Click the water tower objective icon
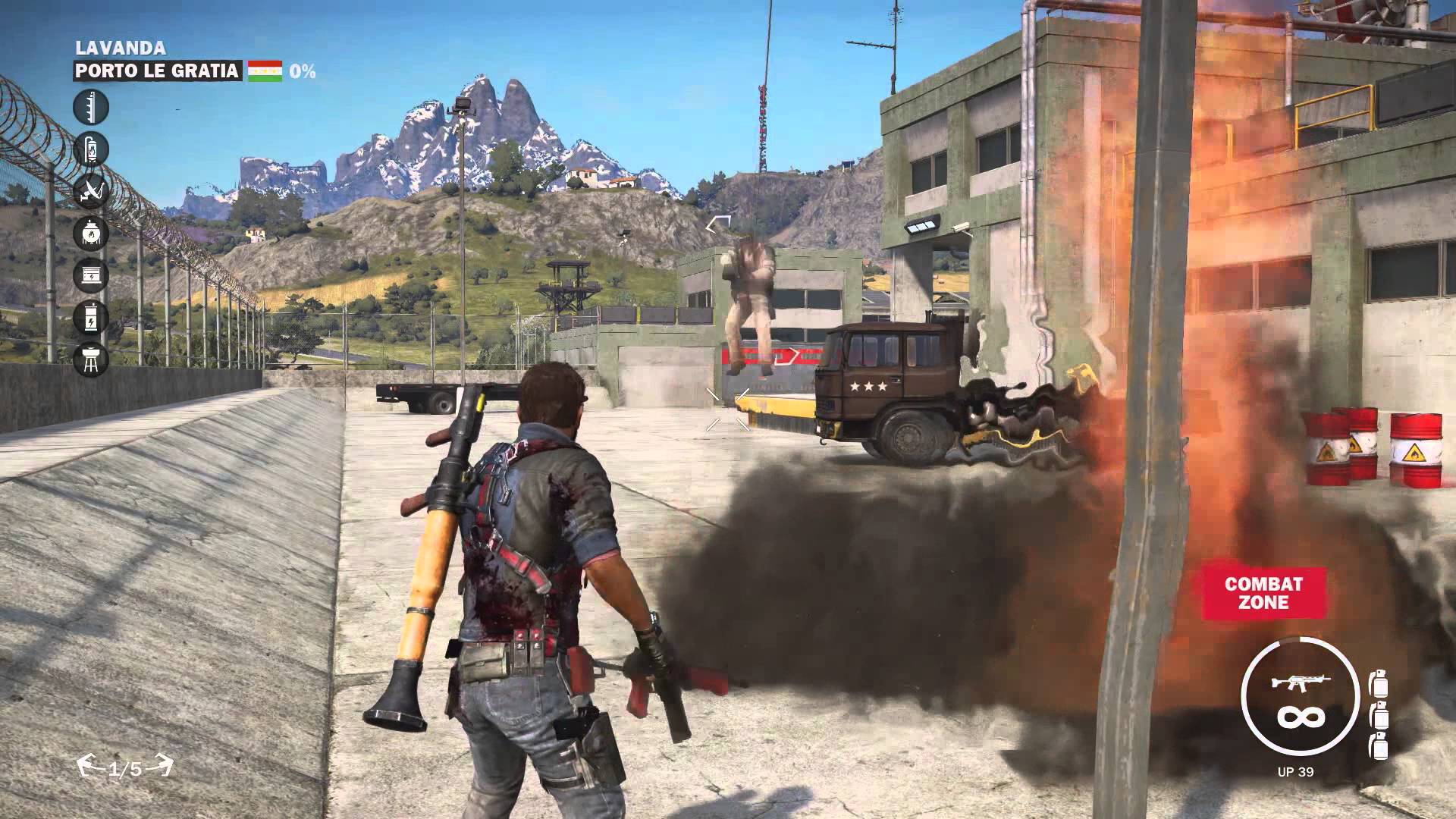Image resolution: width=1456 pixels, height=819 pixels. (x=91, y=357)
